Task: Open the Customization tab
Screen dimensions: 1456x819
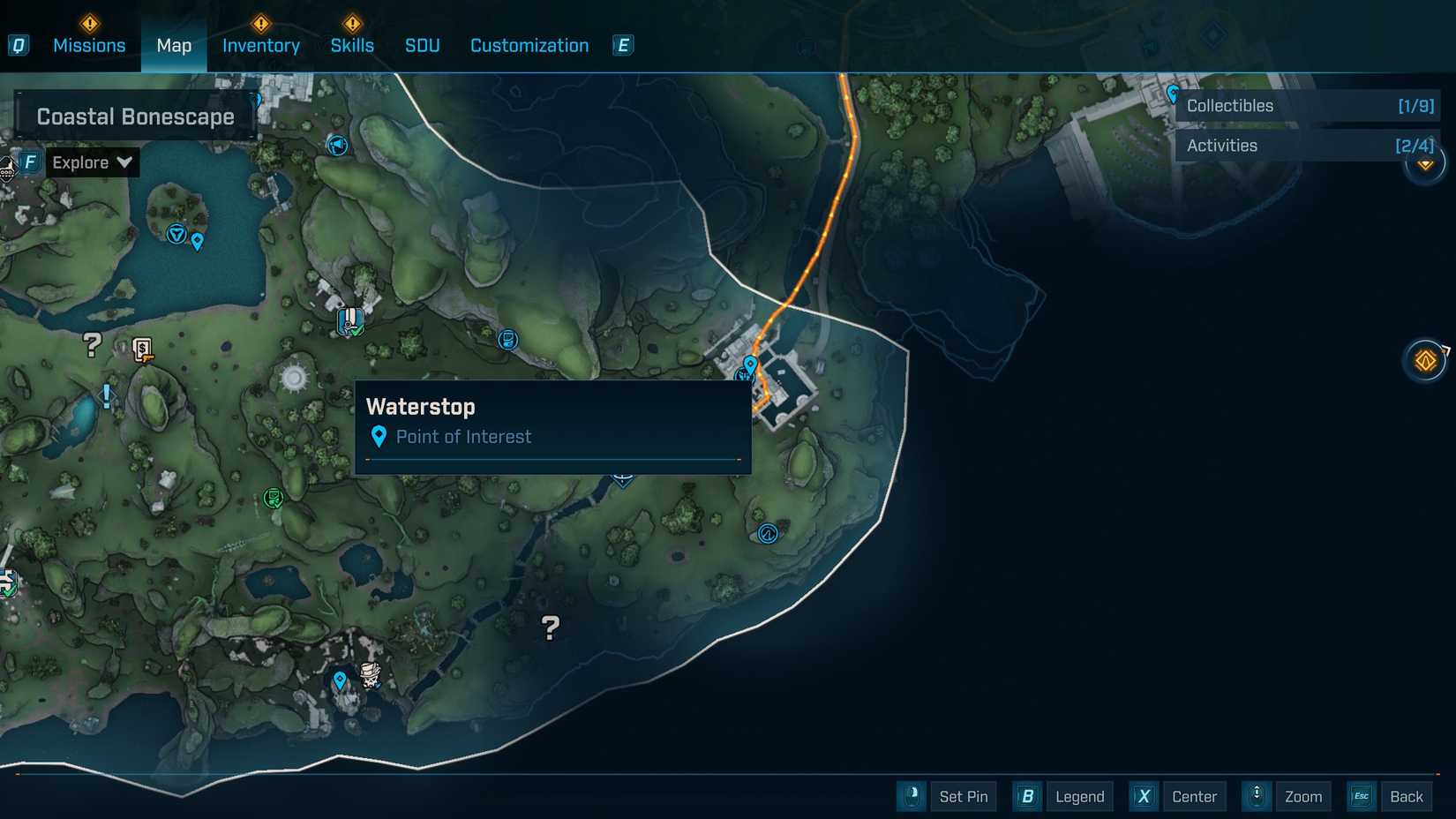Action: 529,45
